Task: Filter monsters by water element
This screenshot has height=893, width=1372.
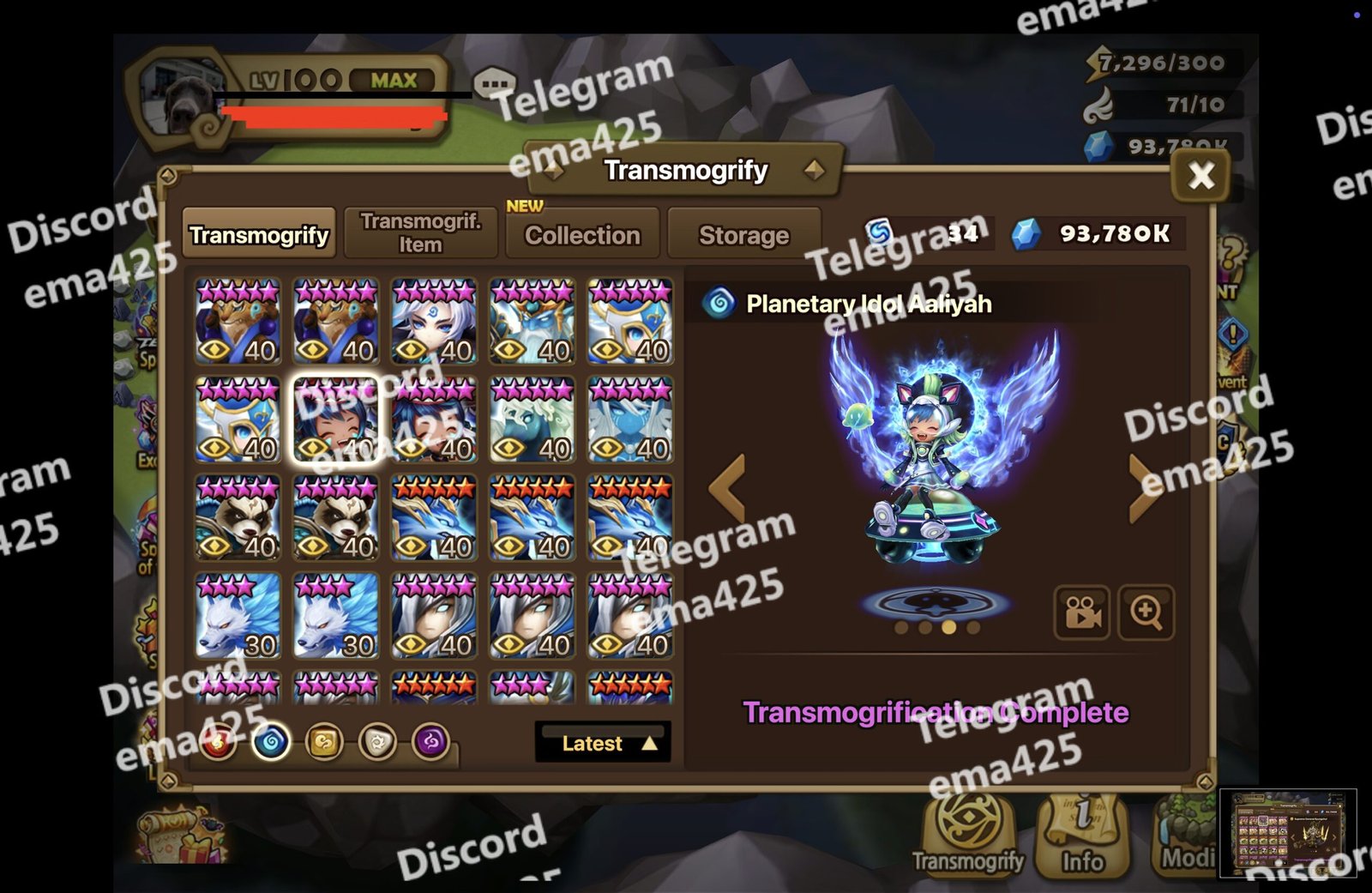Action: click(271, 742)
